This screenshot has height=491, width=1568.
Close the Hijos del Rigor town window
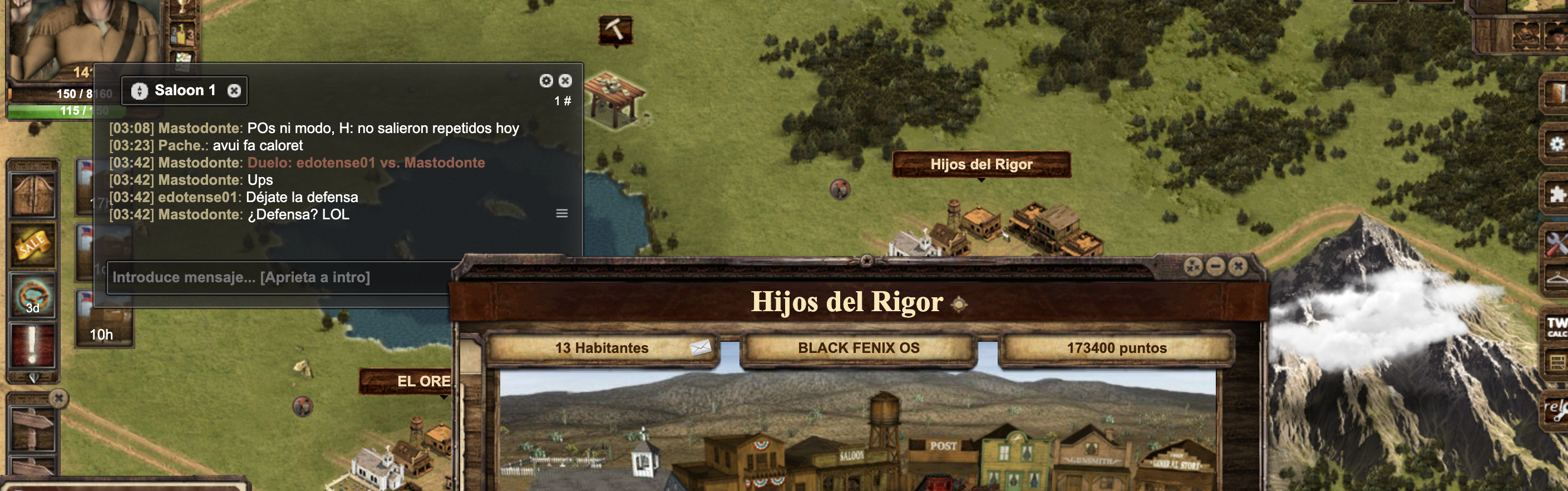click(1237, 267)
